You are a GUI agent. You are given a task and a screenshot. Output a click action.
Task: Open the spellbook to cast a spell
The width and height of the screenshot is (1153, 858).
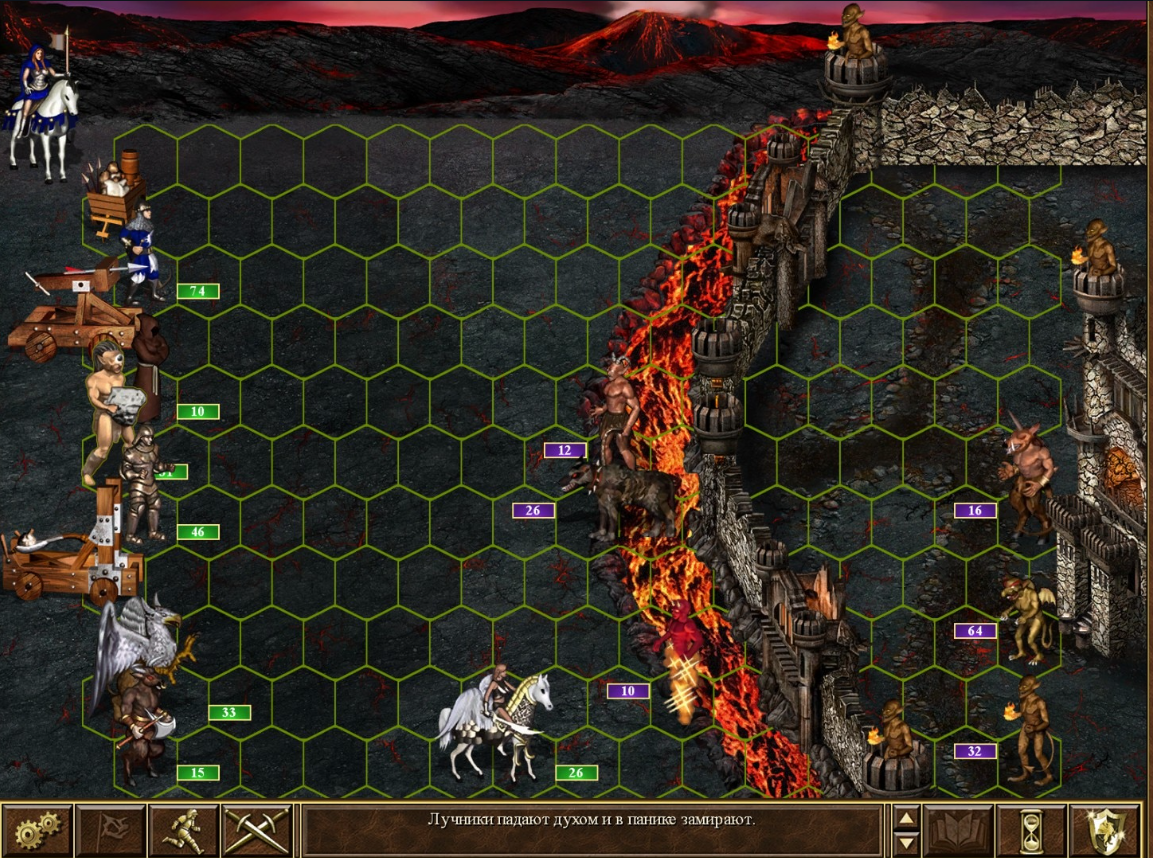point(957,828)
